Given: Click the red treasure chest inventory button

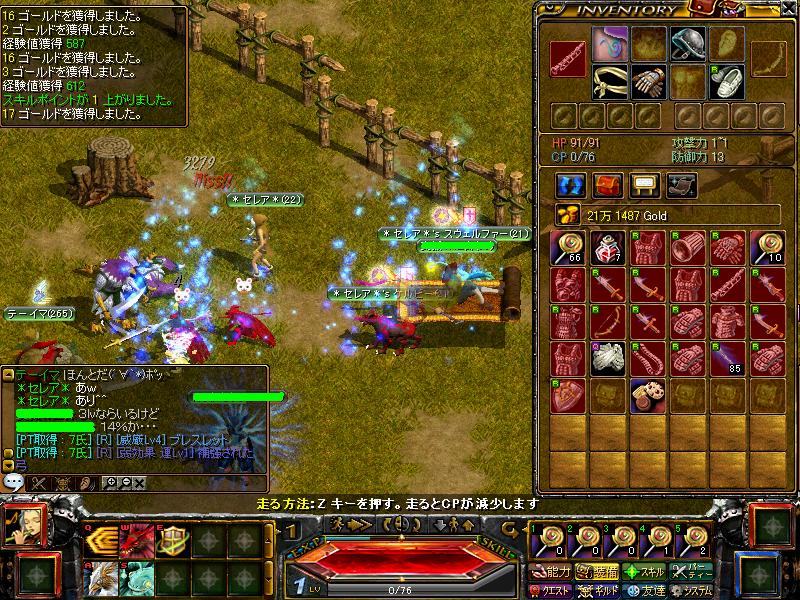Looking at the screenshot, I should point(607,185).
